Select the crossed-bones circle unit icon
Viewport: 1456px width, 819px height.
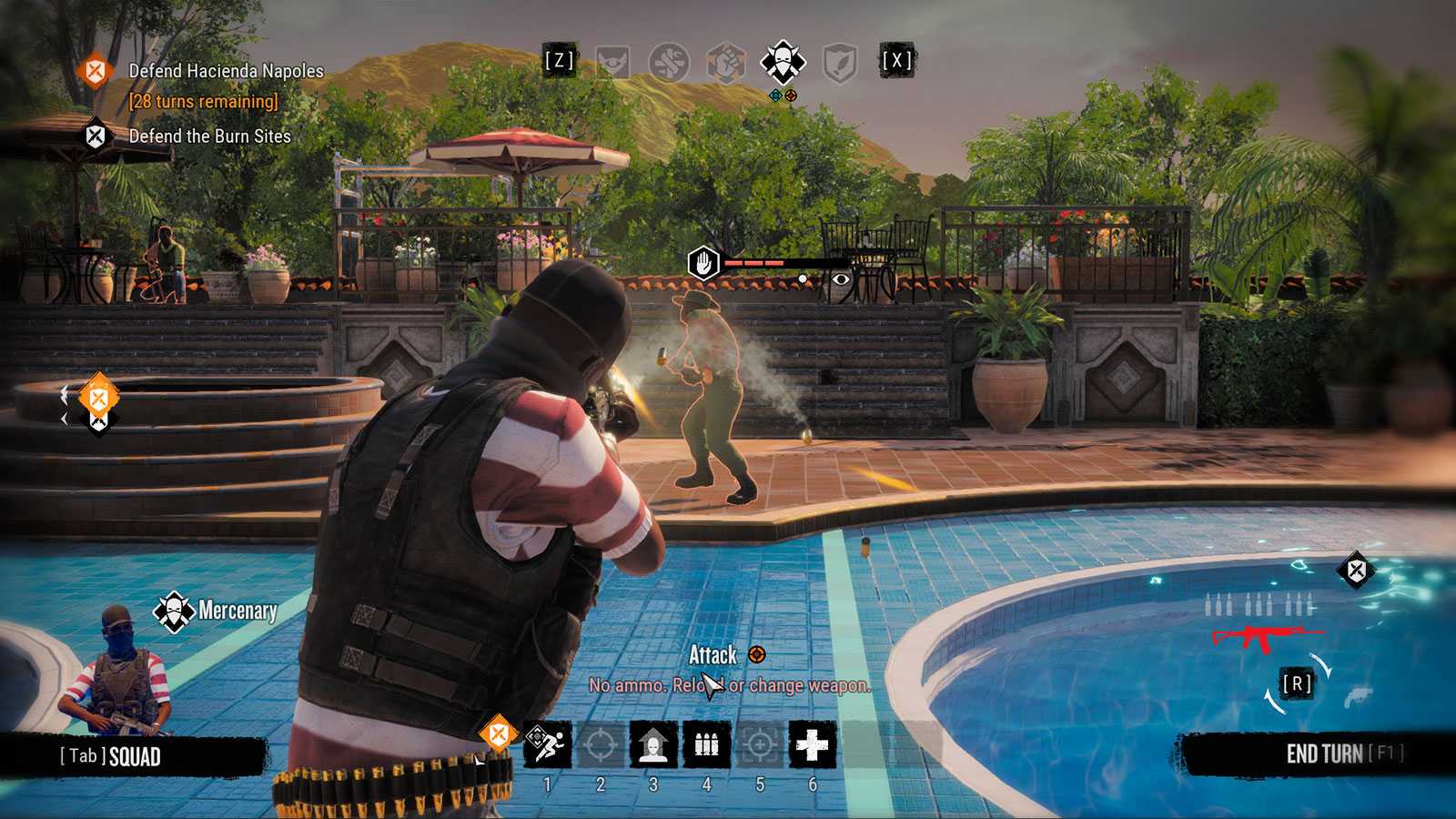pos(669,62)
